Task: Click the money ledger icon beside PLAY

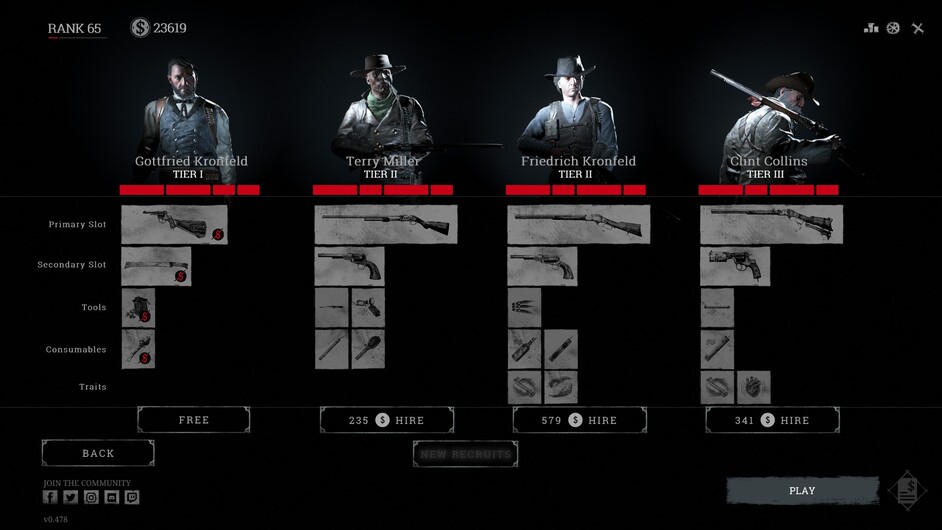Action: pos(907,490)
